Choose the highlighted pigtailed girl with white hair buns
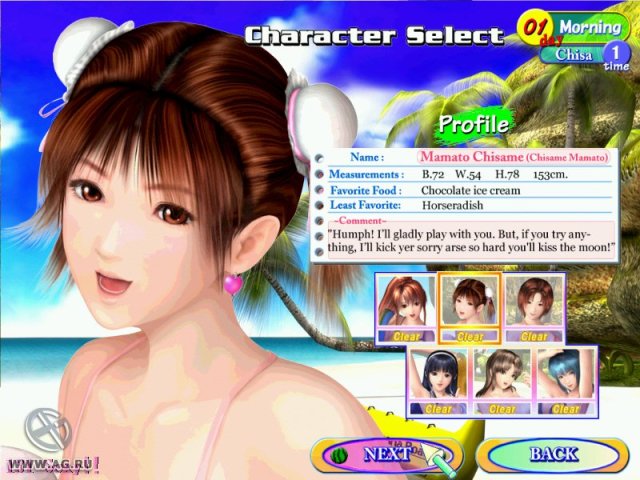The image size is (640, 480). [469, 308]
